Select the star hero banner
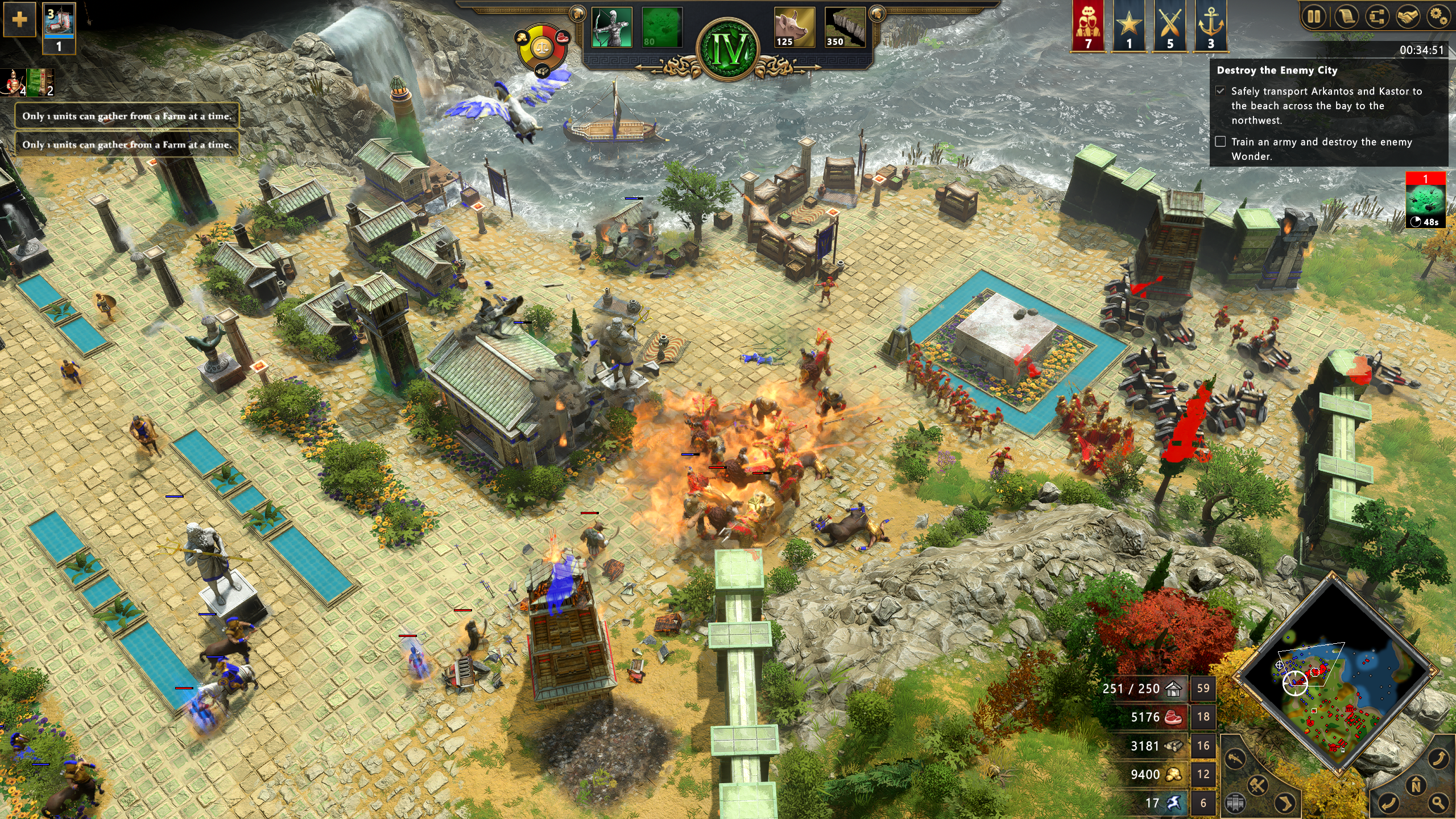Viewport: 1456px width, 819px height. [1128, 26]
